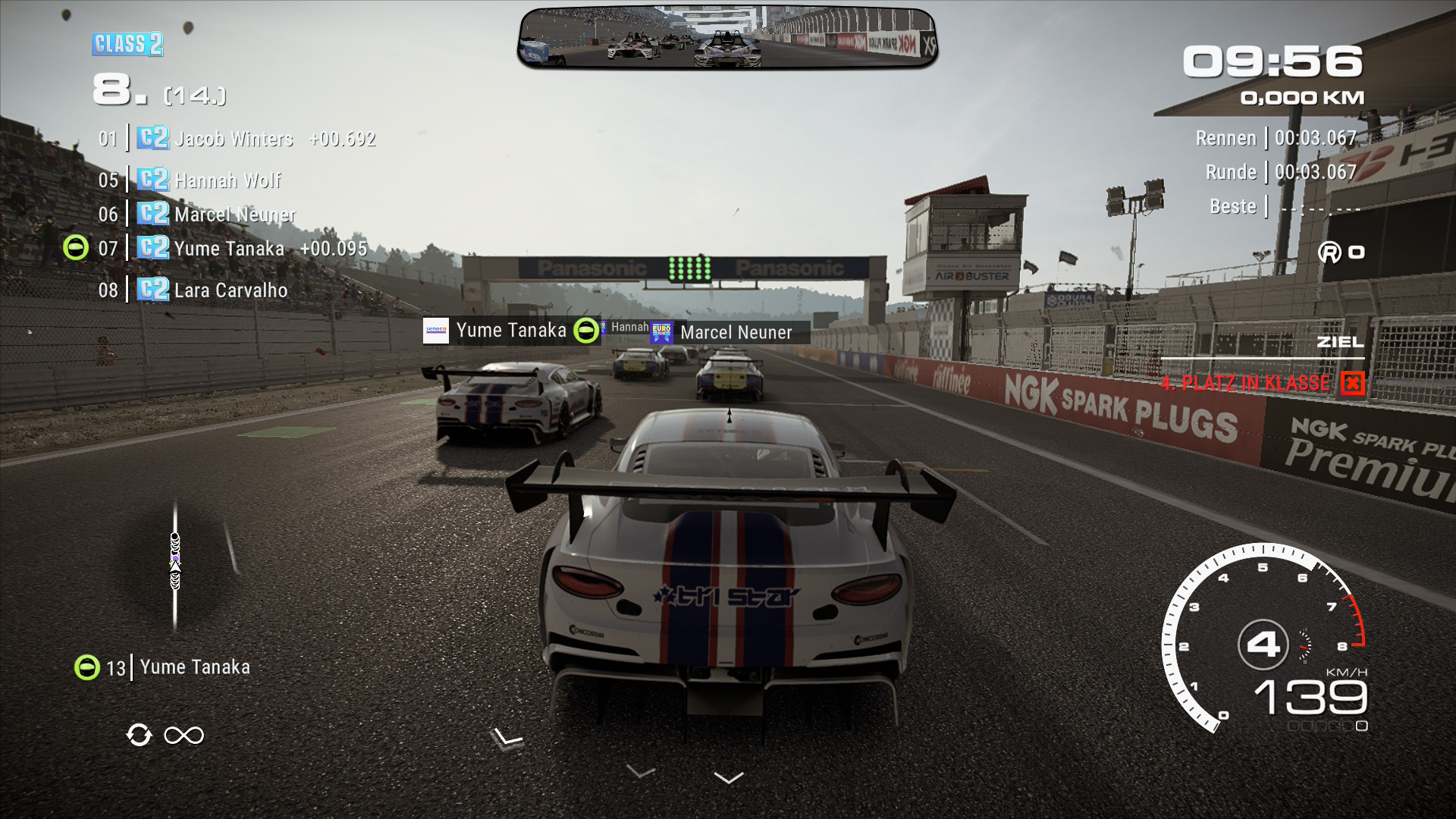Click the flashback rewind arrows icon
Screen dimensions: 1456x819
point(139,735)
